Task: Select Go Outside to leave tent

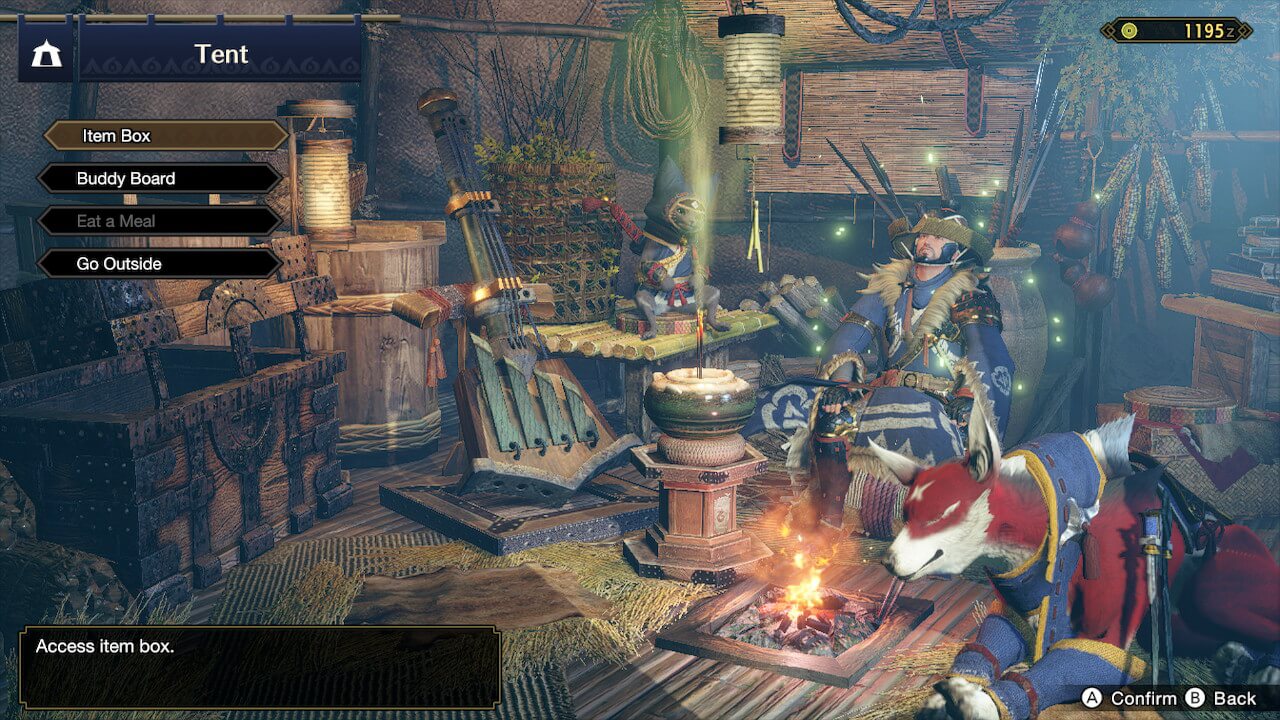Action: pyautogui.click(x=160, y=264)
